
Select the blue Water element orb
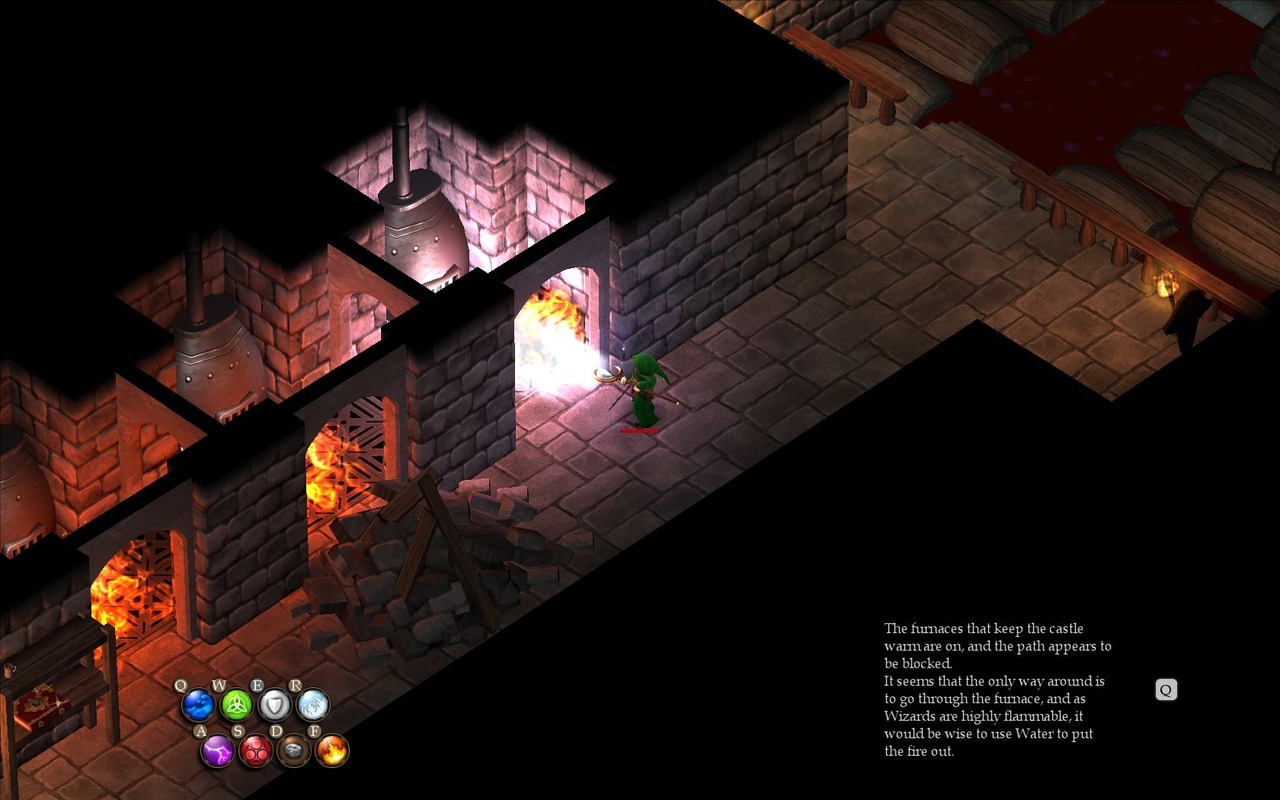tap(198, 705)
